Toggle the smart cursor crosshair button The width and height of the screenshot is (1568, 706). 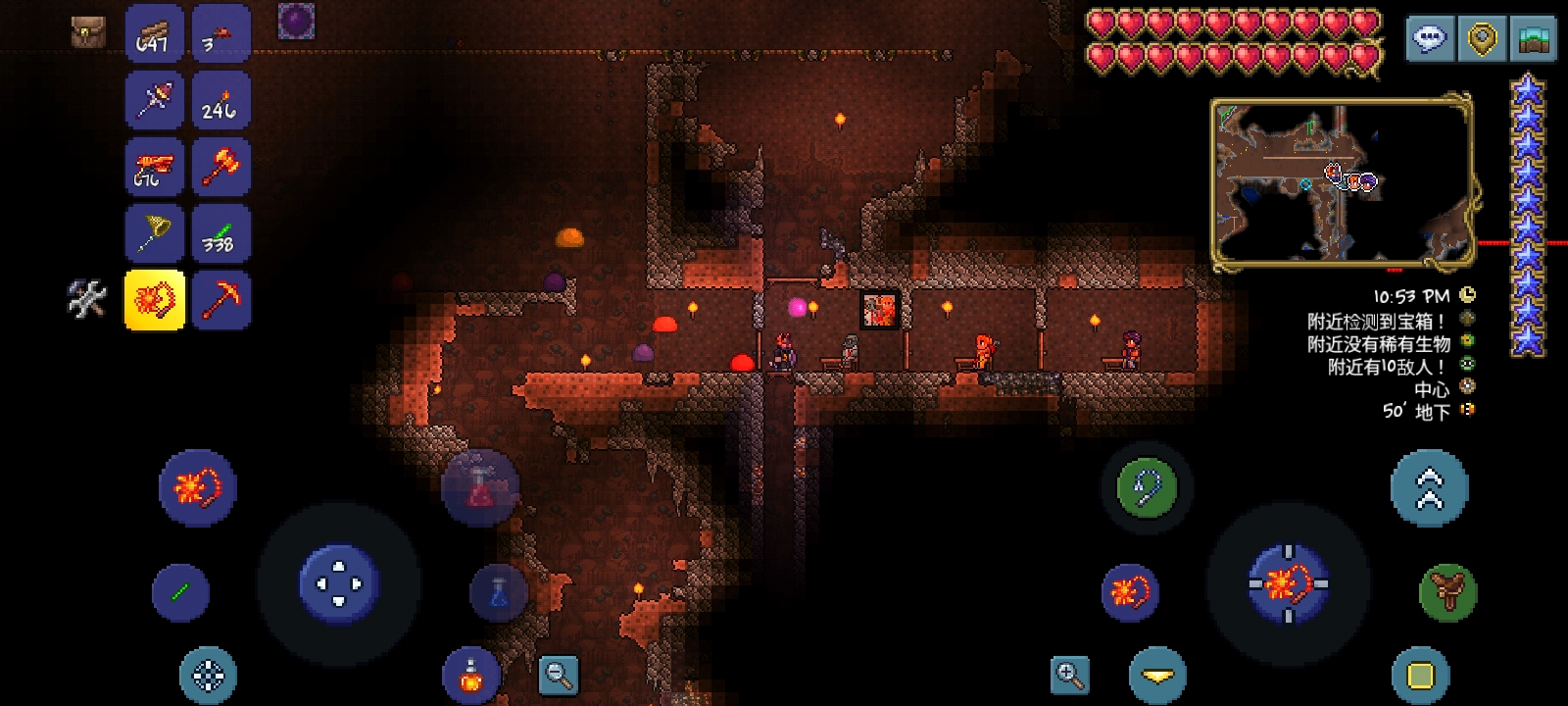point(208,676)
